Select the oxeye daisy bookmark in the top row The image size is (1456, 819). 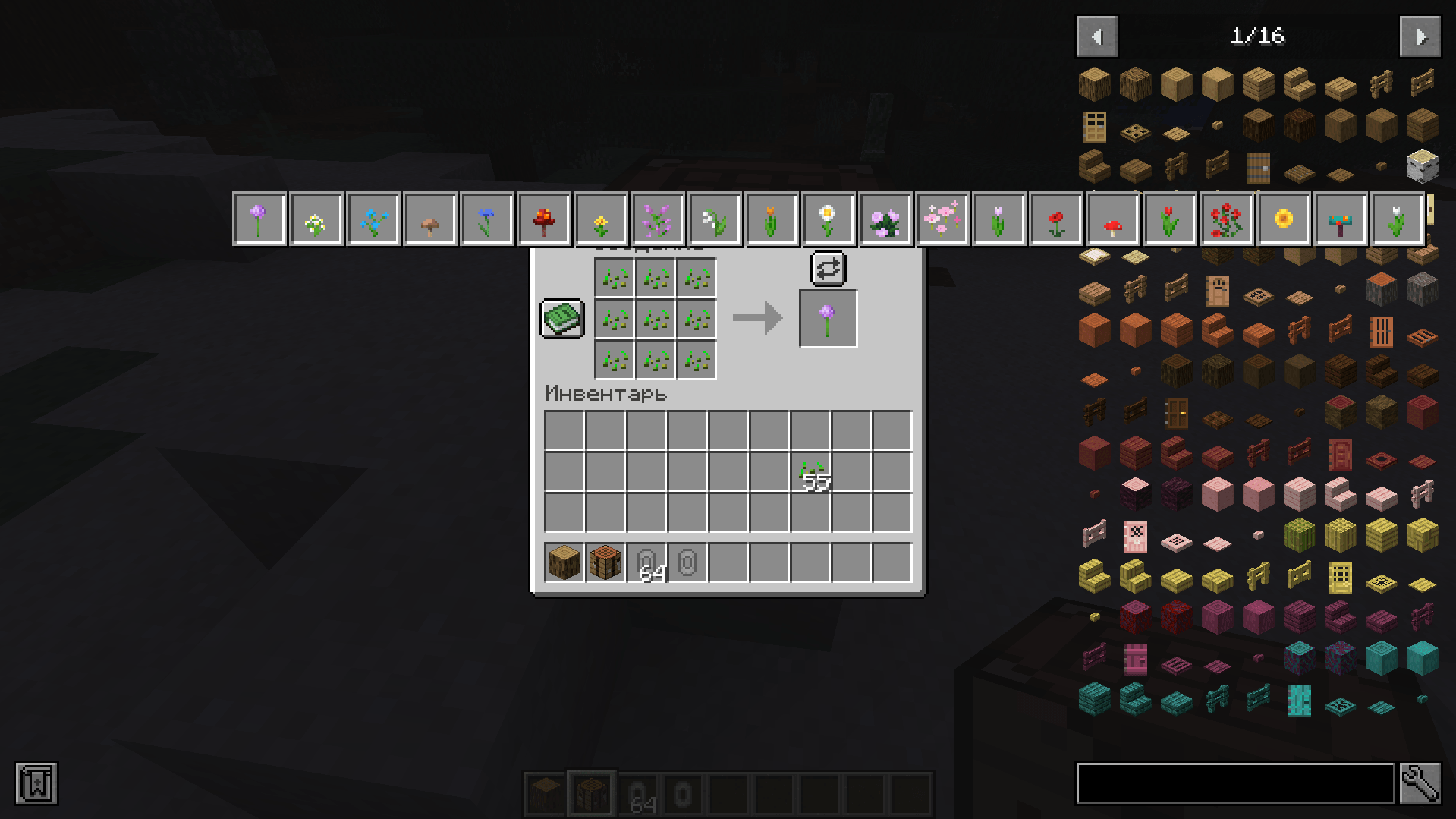(827, 219)
